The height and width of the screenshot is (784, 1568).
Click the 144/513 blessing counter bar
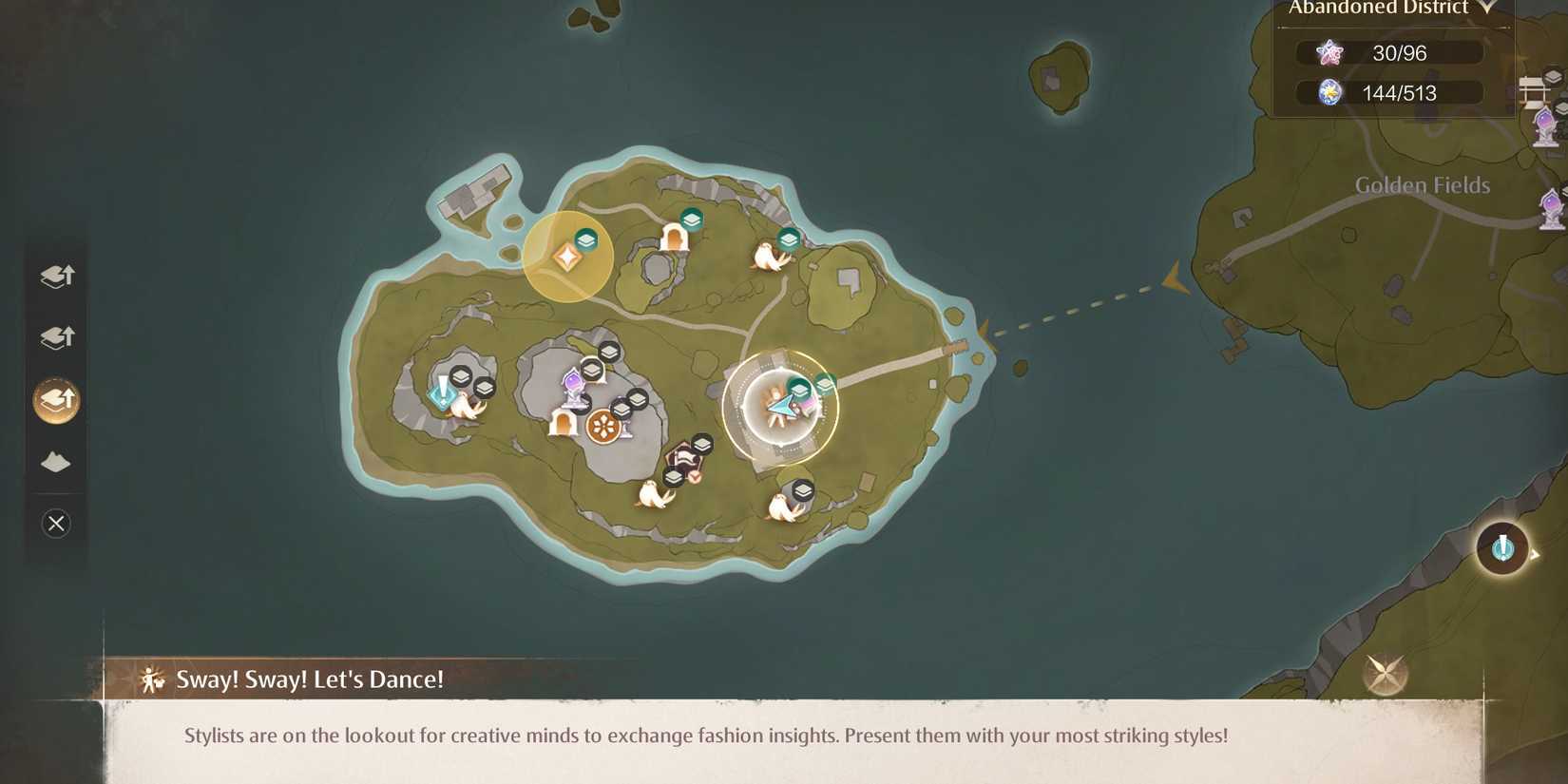[1390, 92]
